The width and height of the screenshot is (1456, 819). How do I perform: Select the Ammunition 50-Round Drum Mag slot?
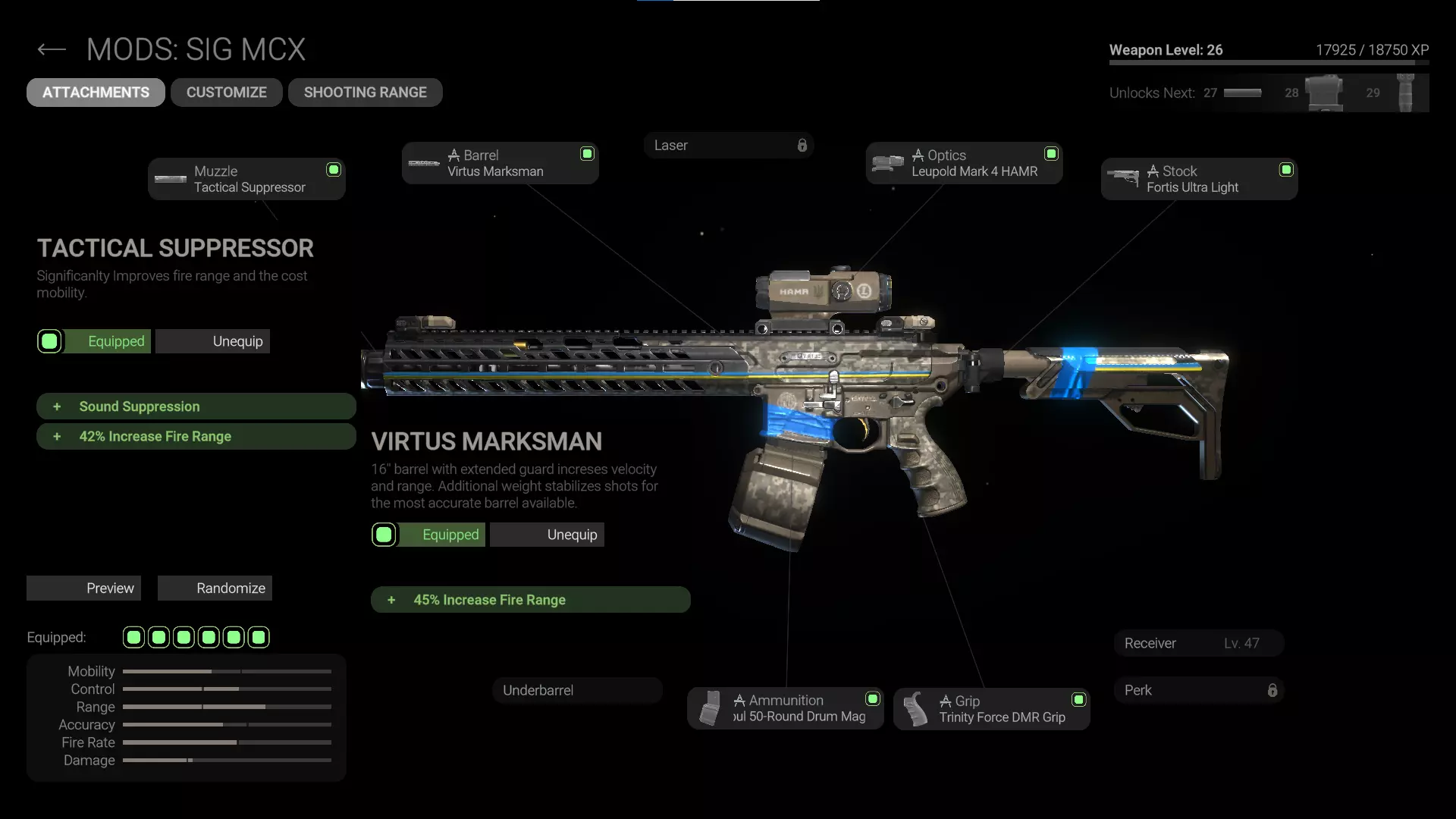785,708
